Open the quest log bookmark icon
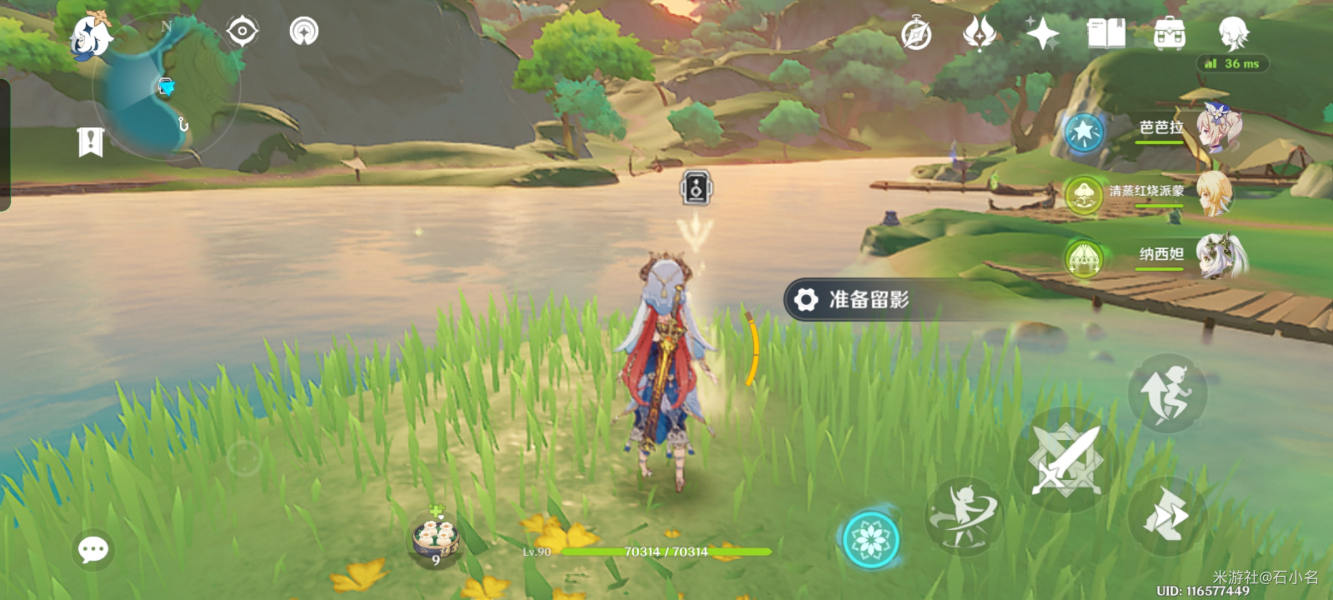The height and width of the screenshot is (600, 1333). click(x=91, y=142)
